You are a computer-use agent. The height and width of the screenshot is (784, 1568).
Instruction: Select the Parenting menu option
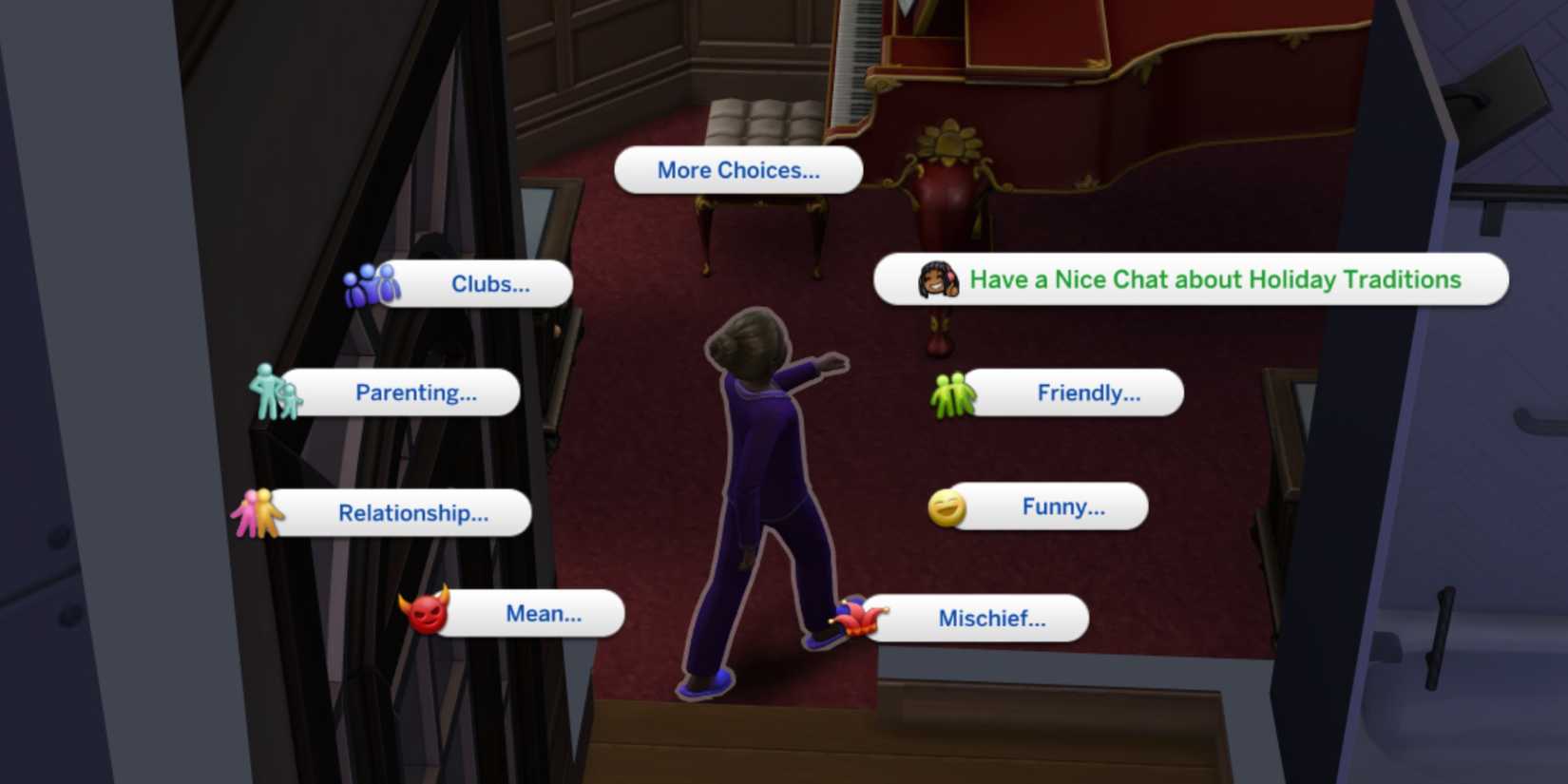tap(415, 392)
